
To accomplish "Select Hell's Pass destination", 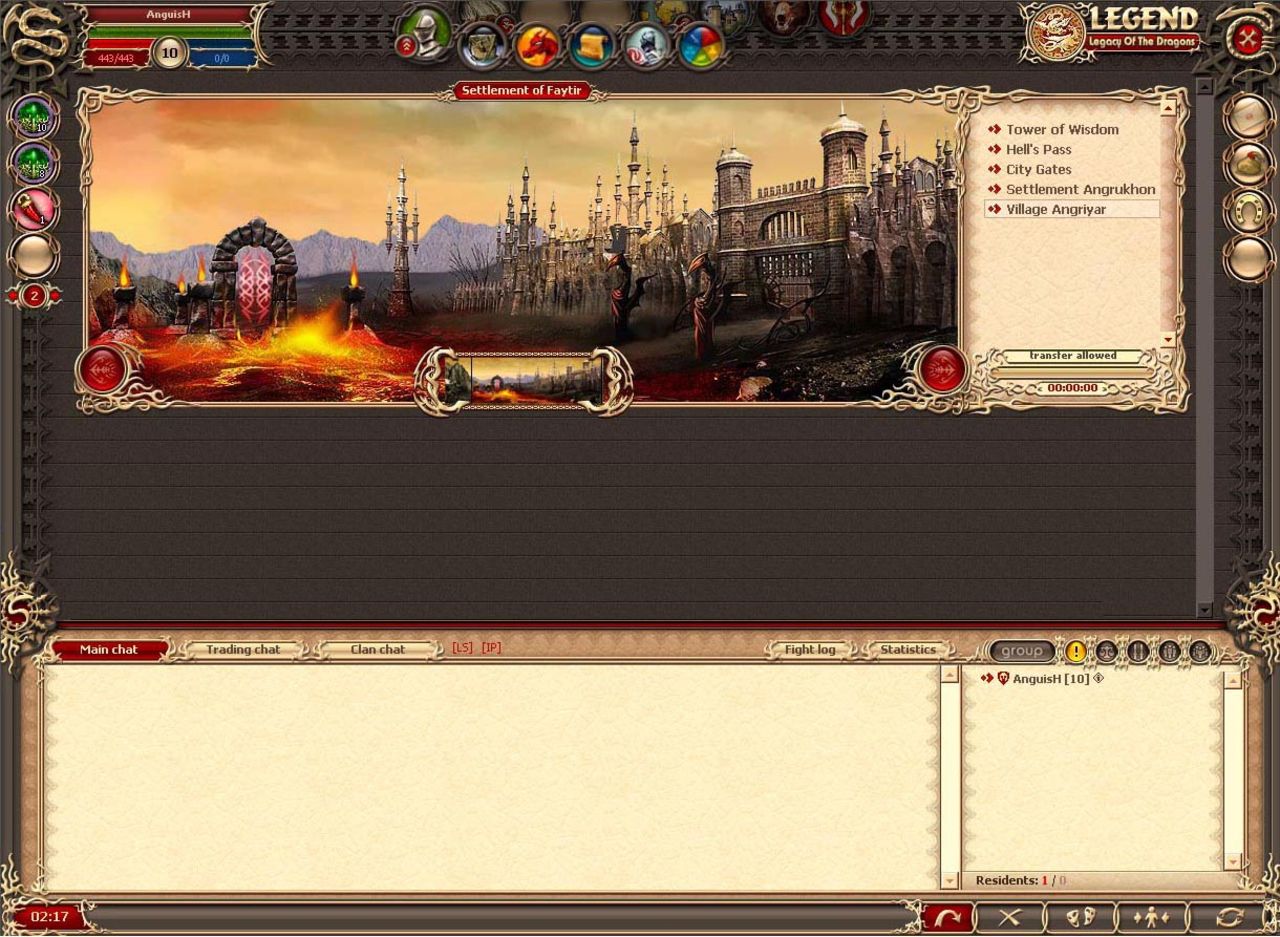I will point(1038,149).
